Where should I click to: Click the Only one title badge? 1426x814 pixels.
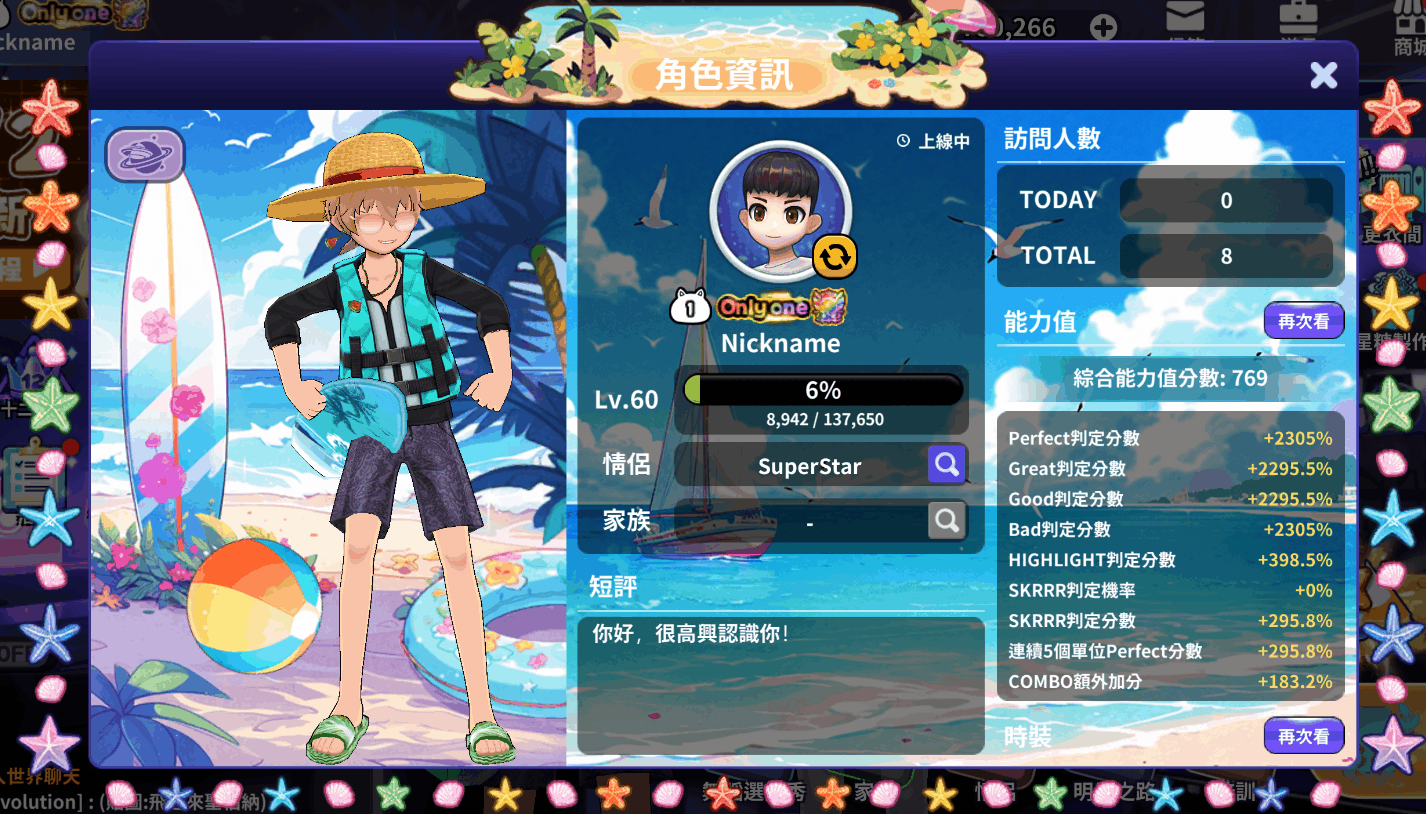click(781, 307)
